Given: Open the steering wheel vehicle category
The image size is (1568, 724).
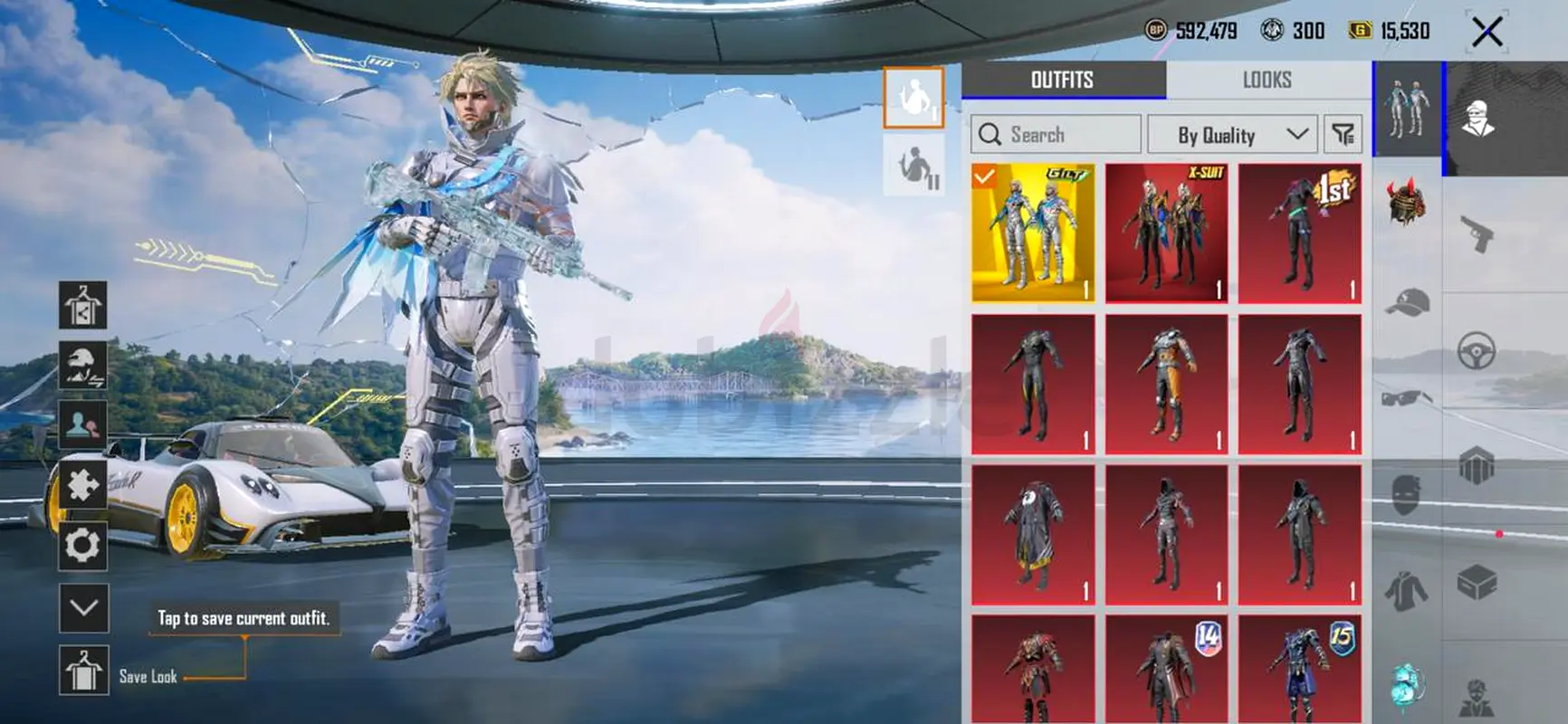Looking at the screenshot, I should coord(1477,351).
